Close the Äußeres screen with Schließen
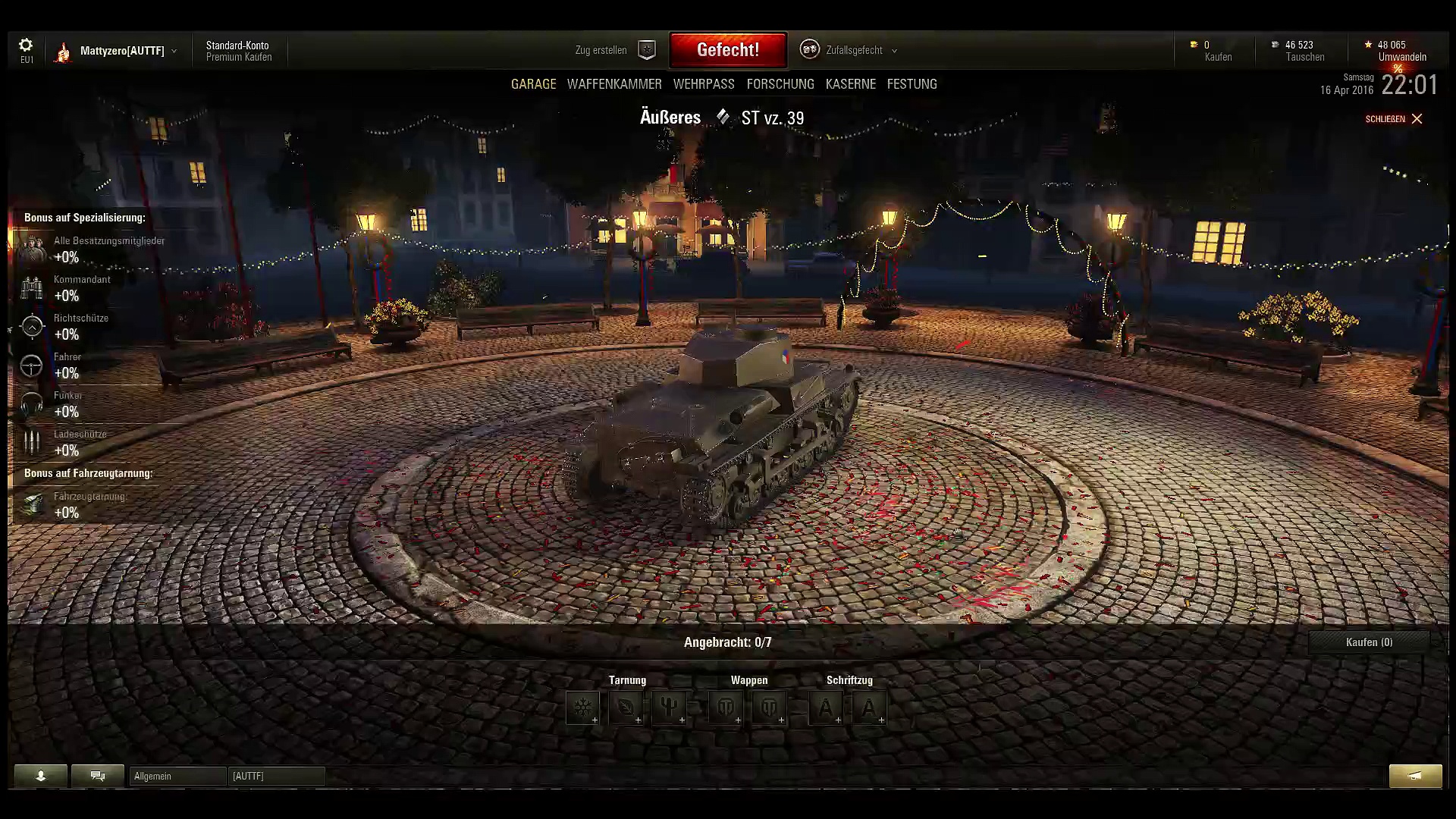 click(x=1394, y=119)
